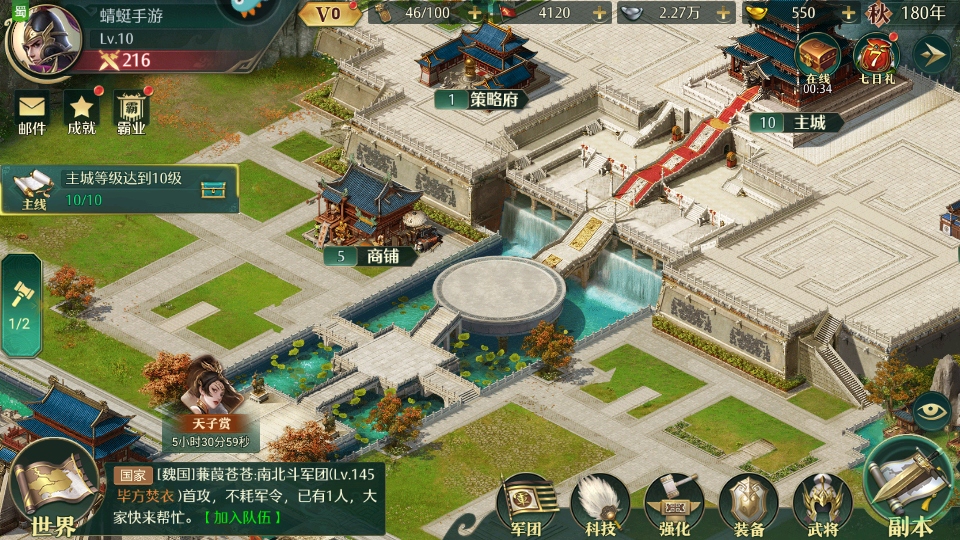Enter the 副本 dungeon campaign
The image size is (960, 540).
pos(908,490)
